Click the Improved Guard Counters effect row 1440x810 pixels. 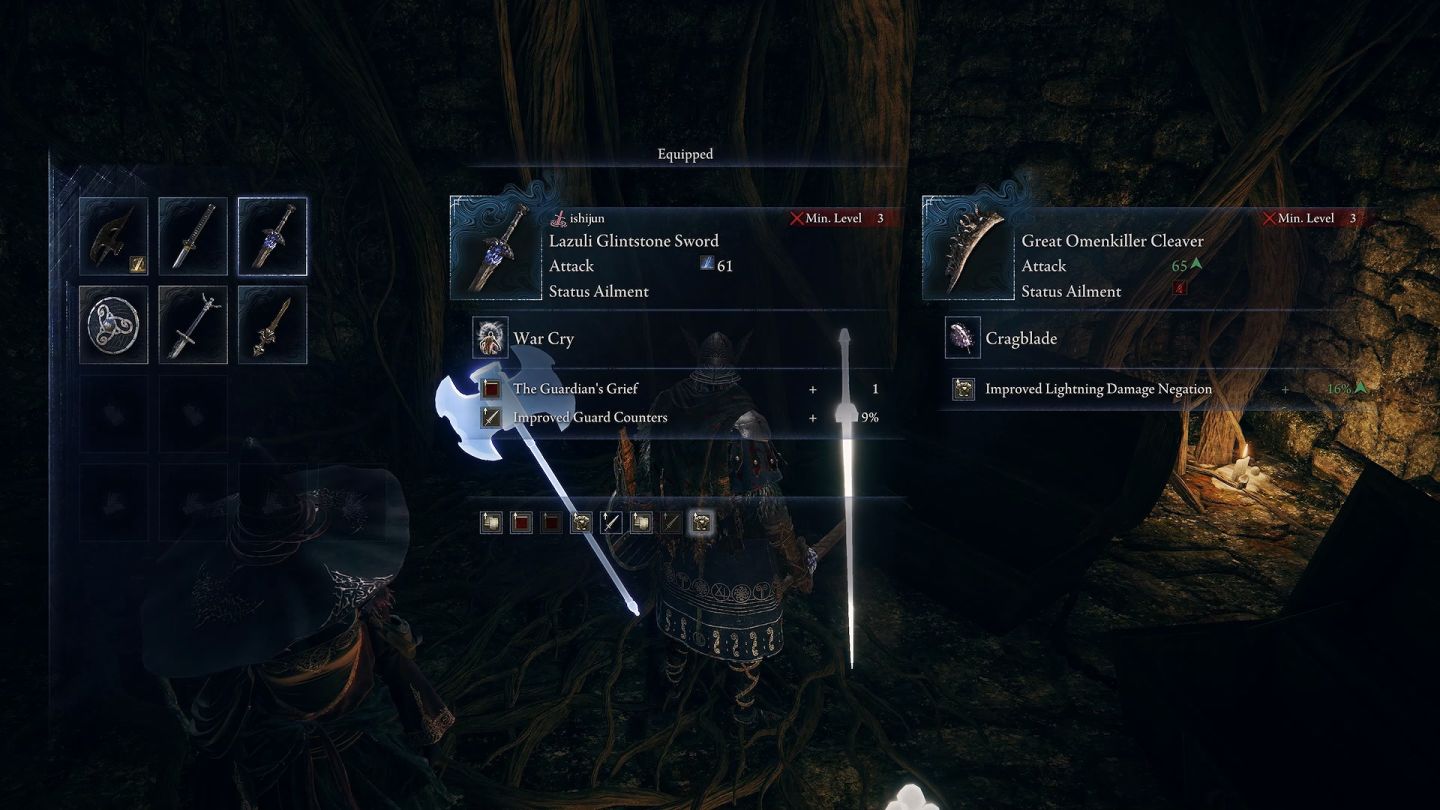coord(680,418)
